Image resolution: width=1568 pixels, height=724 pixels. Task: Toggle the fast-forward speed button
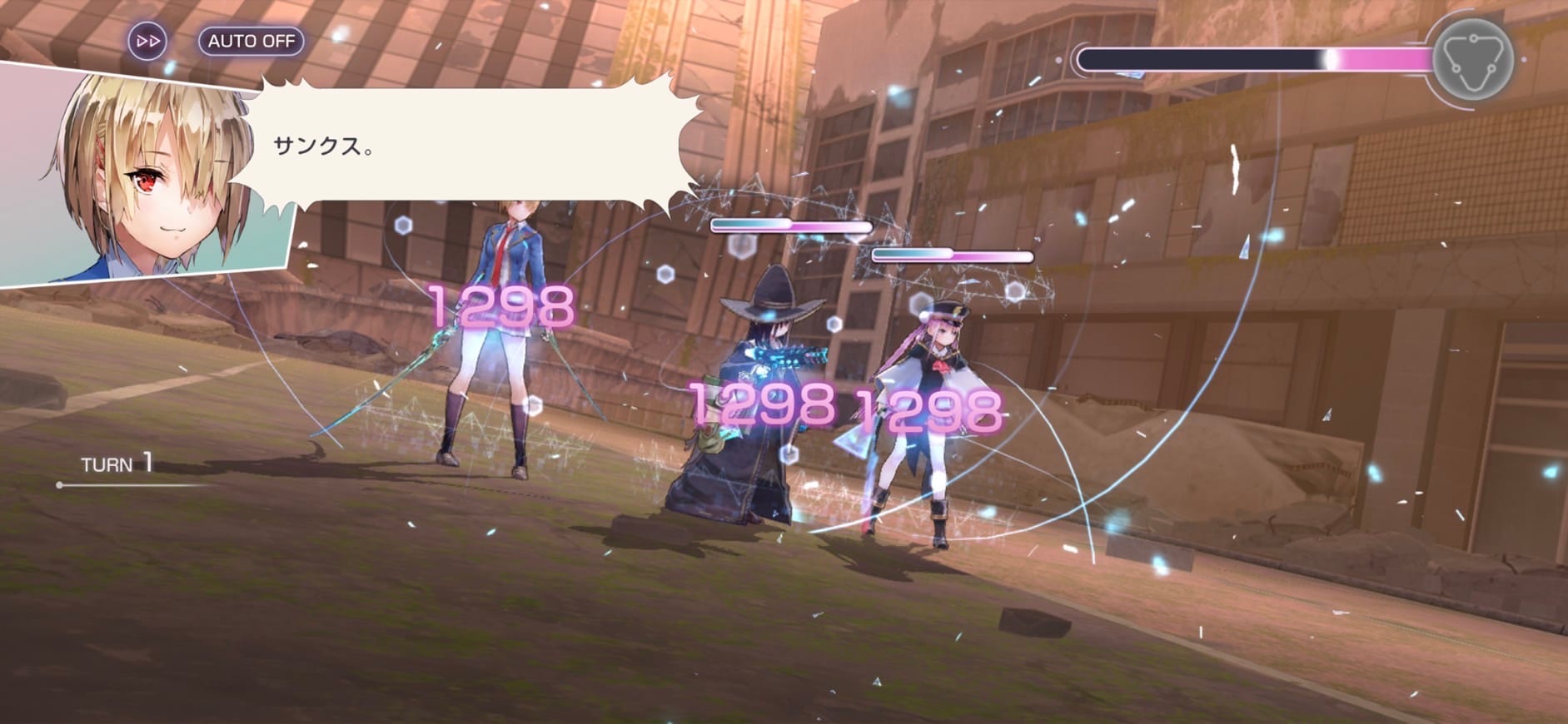[147, 41]
